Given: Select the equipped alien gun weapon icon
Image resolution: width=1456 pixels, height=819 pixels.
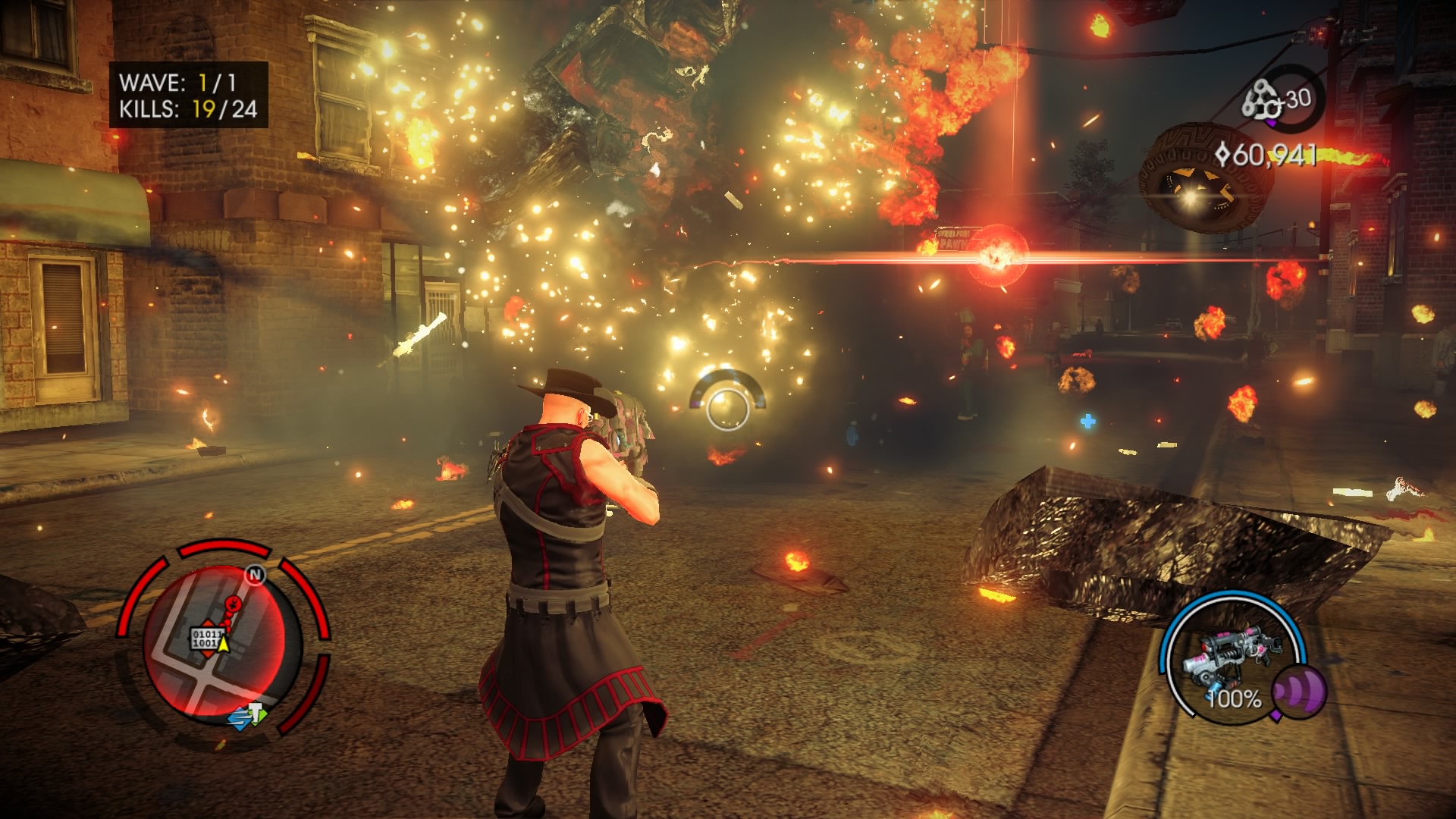Looking at the screenshot, I should click(x=1233, y=652).
